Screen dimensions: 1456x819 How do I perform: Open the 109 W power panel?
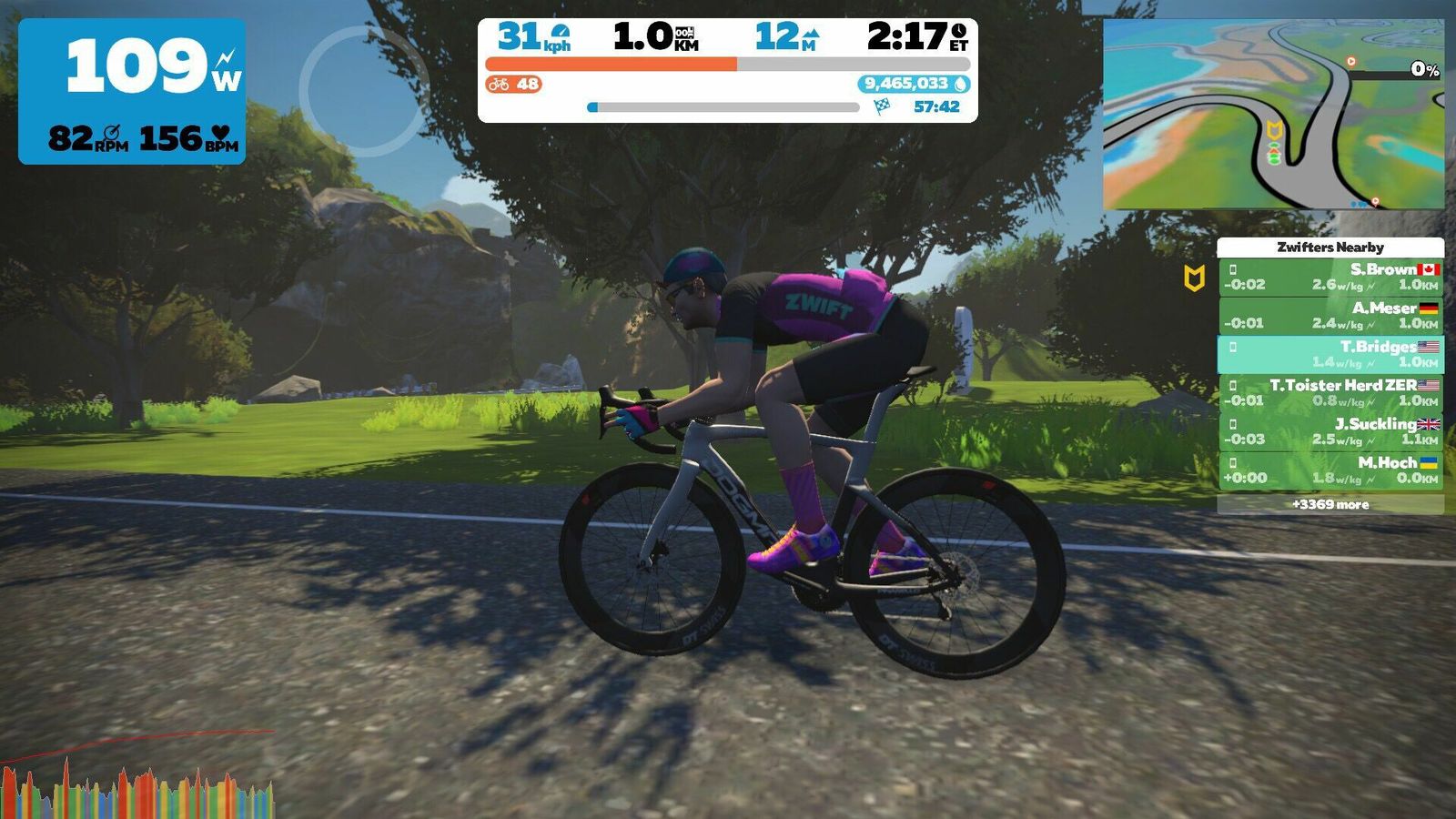click(x=132, y=91)
